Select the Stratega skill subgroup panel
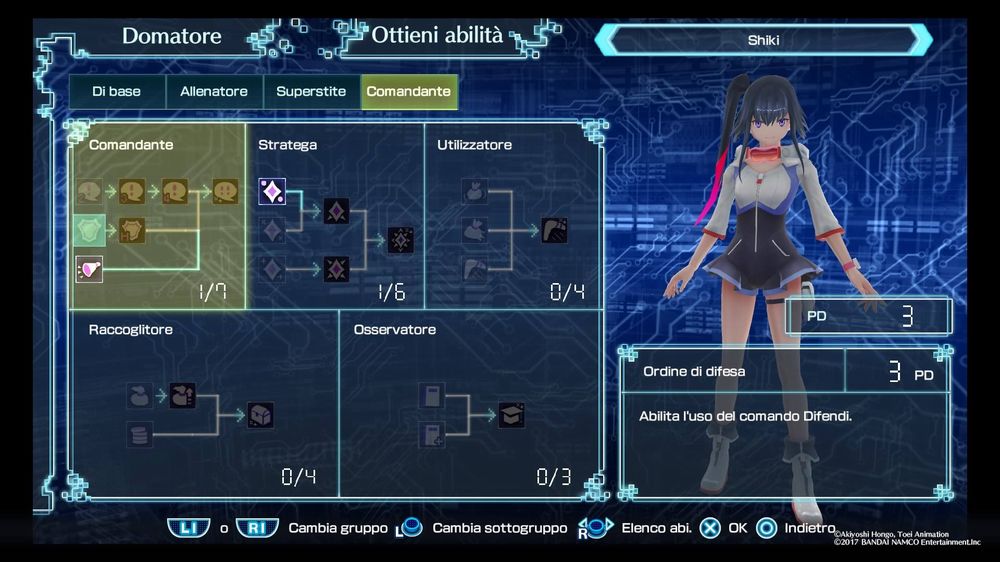Viewport: 1000px width, 562px height. pos(335,215)
